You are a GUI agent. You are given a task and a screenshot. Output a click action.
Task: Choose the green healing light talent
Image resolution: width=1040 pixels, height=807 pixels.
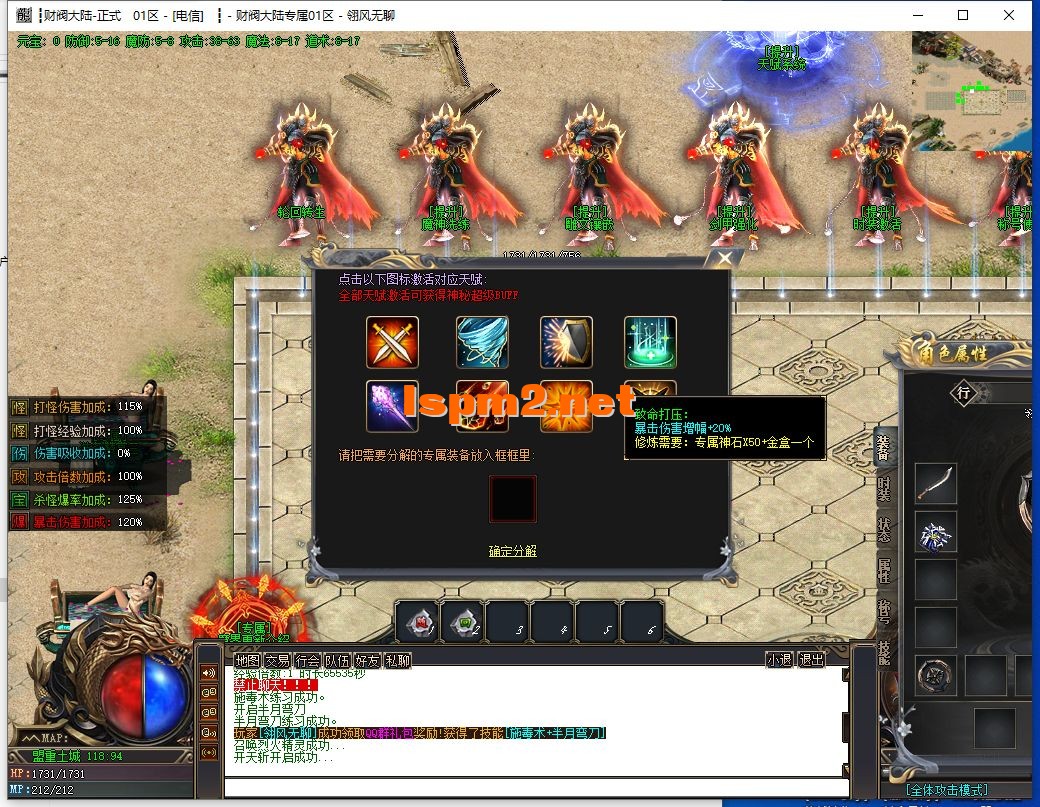pos(650,342)
